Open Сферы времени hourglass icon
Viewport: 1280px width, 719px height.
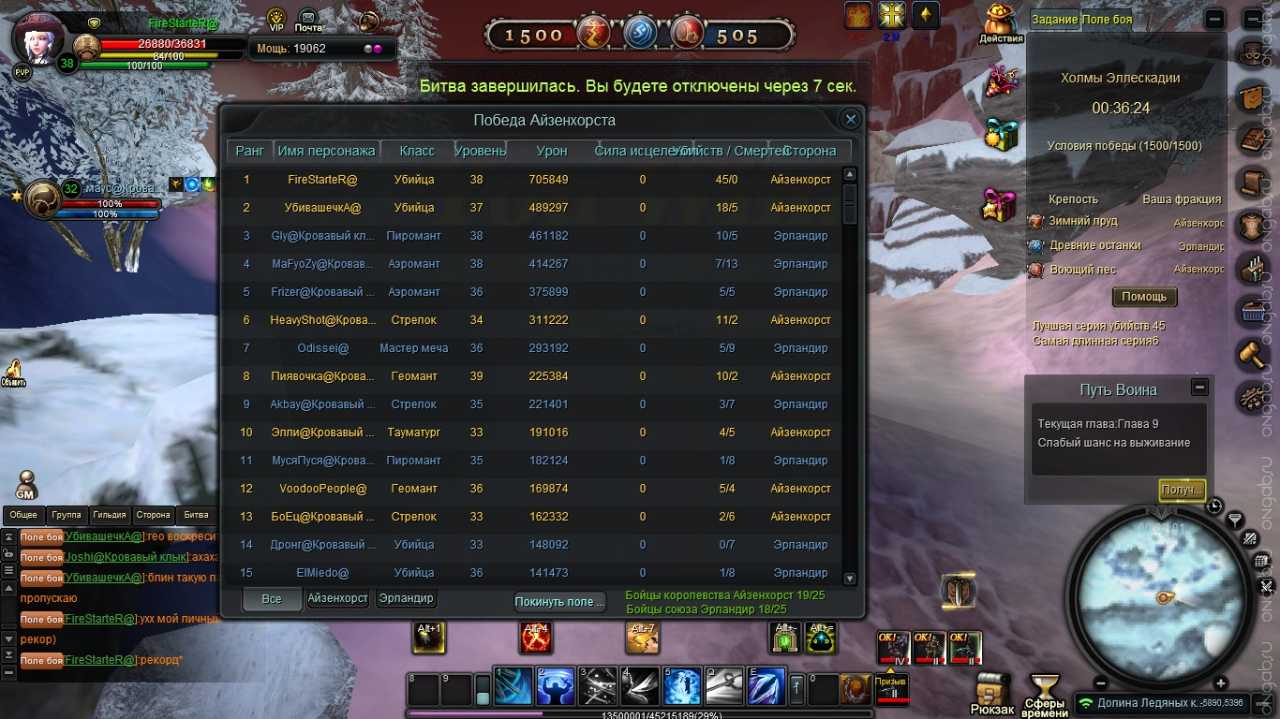coord(1045,693)
